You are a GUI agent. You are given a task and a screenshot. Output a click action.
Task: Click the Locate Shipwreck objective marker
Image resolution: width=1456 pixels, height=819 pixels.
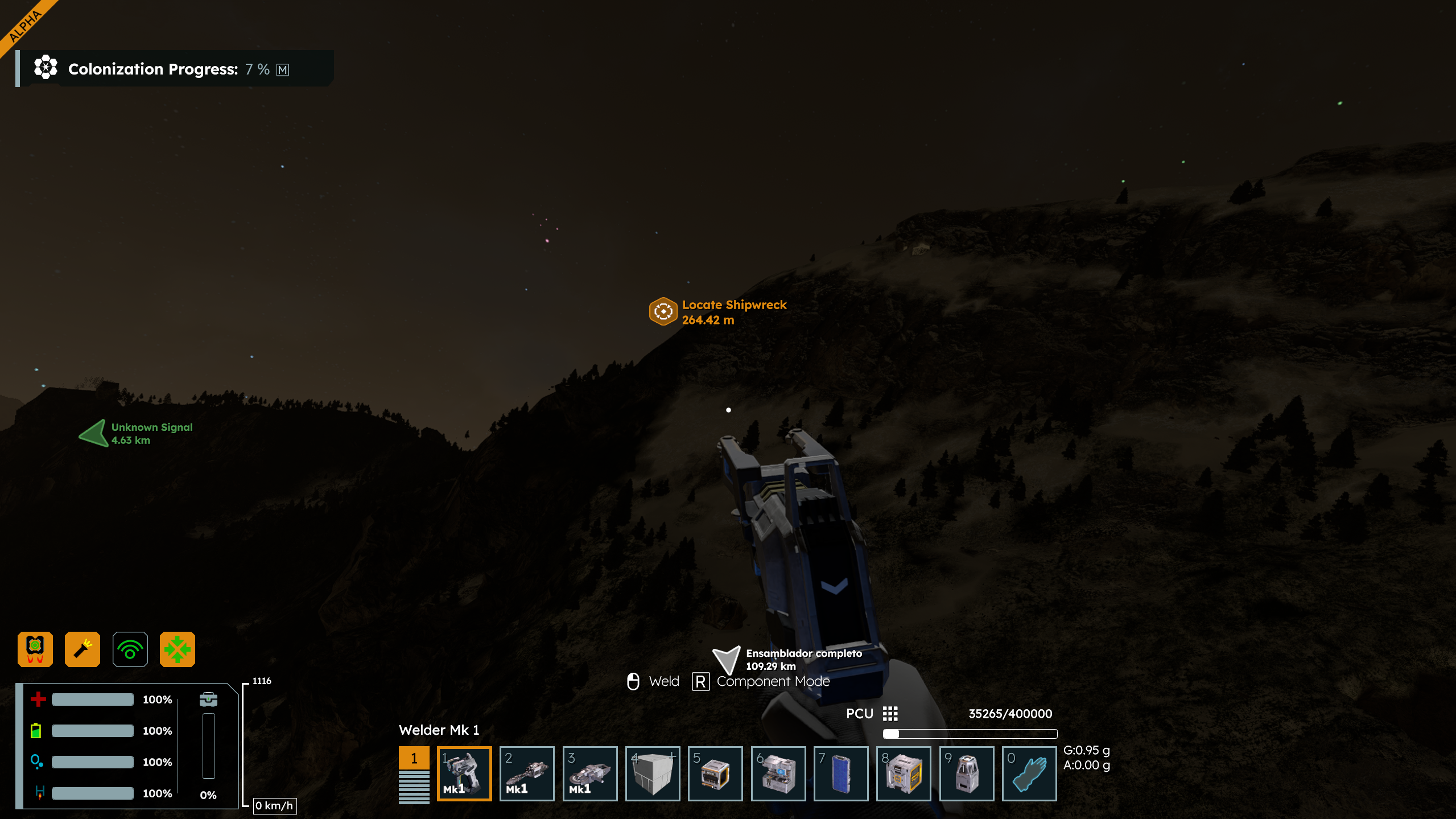(x=663, y=311)
